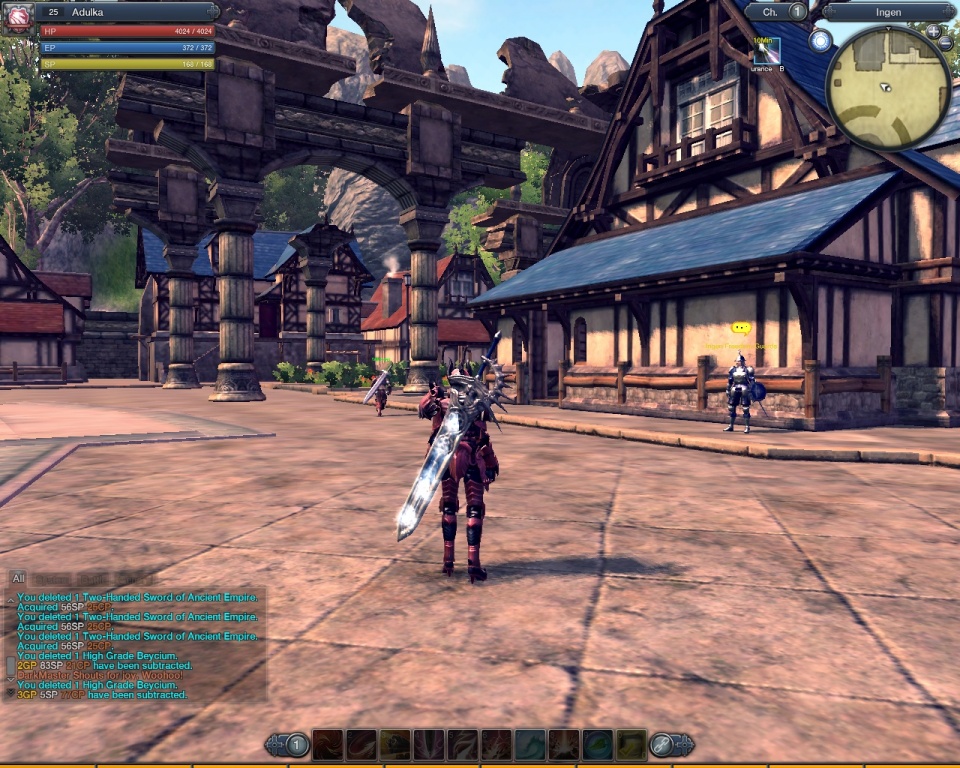The image size is (960, 768).
Task: Activate the dark beast skill in slot 3
Action: [x=395, y=744]
